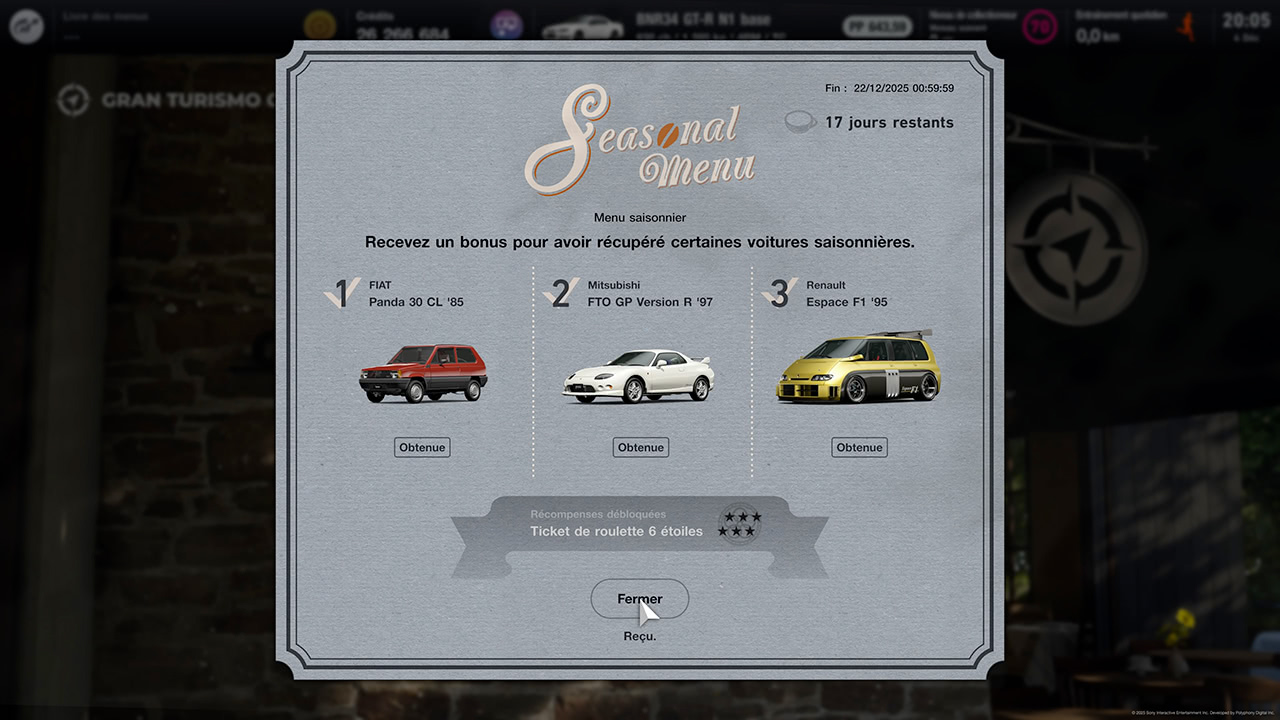This screenshot has width=1280, height=720.
Task: Click the checkmark beside FIAT Panda 30 CL '85
Action: [x=341, y=291]
